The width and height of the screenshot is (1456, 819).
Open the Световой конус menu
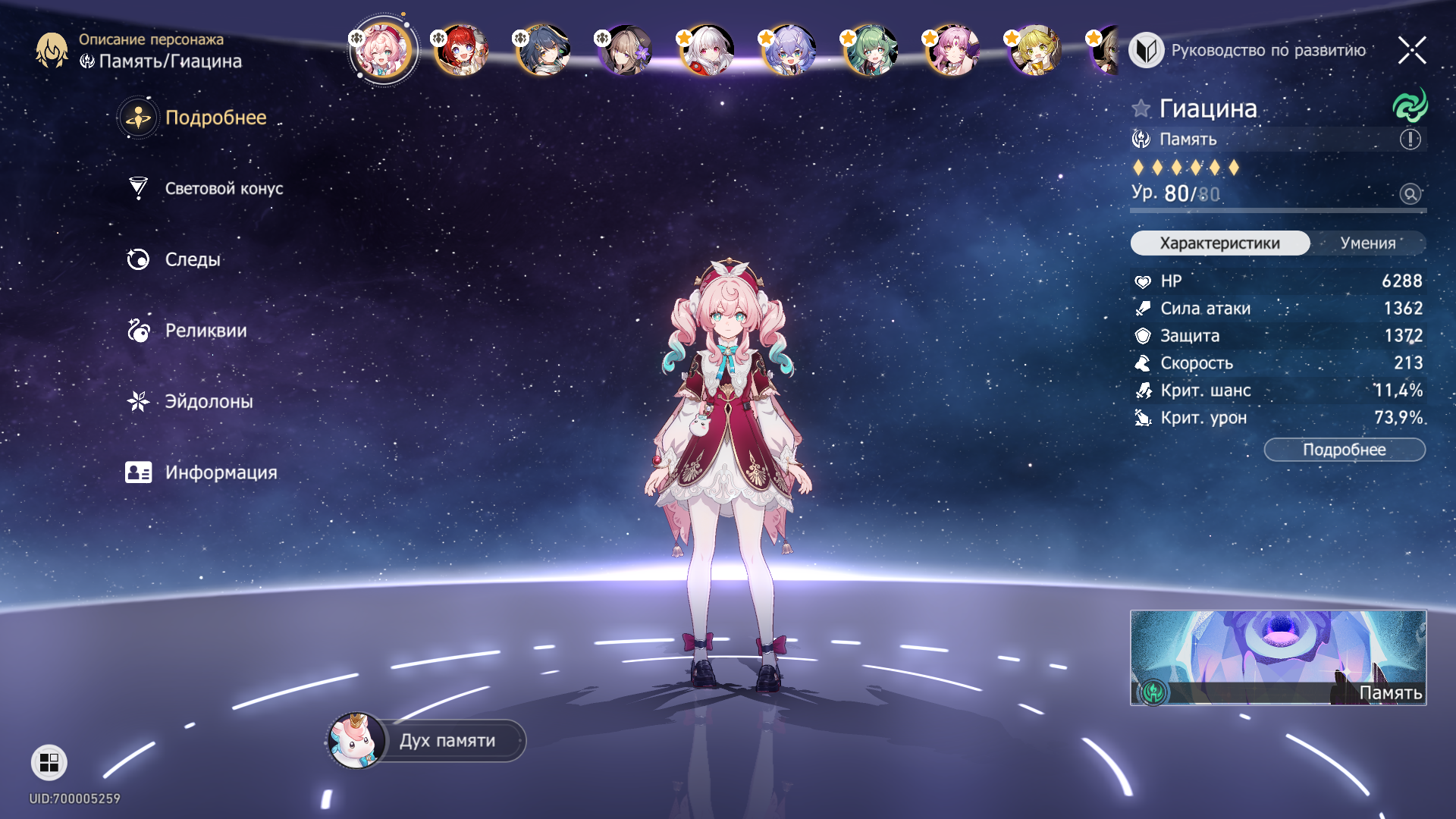pyautogui.click(x=223, y=189)
